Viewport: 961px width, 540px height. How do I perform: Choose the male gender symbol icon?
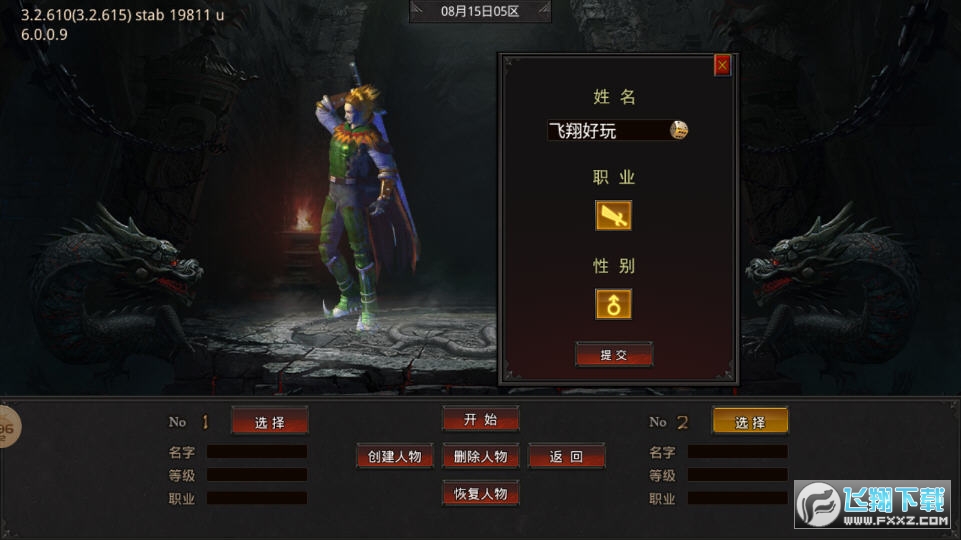pos(613,304)
